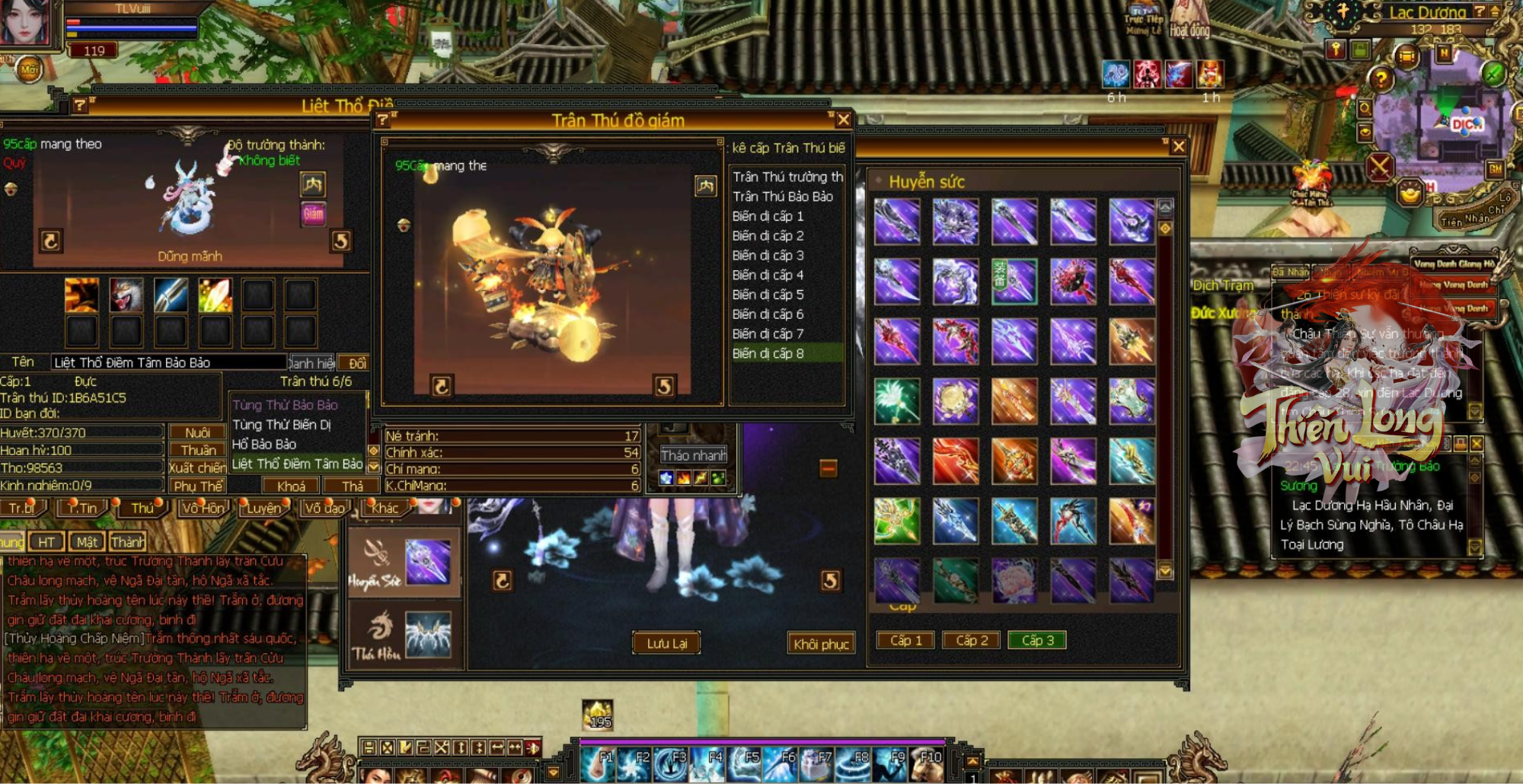Click the Thao nhanh button
1523x784 pixels.
click(693, 455)
